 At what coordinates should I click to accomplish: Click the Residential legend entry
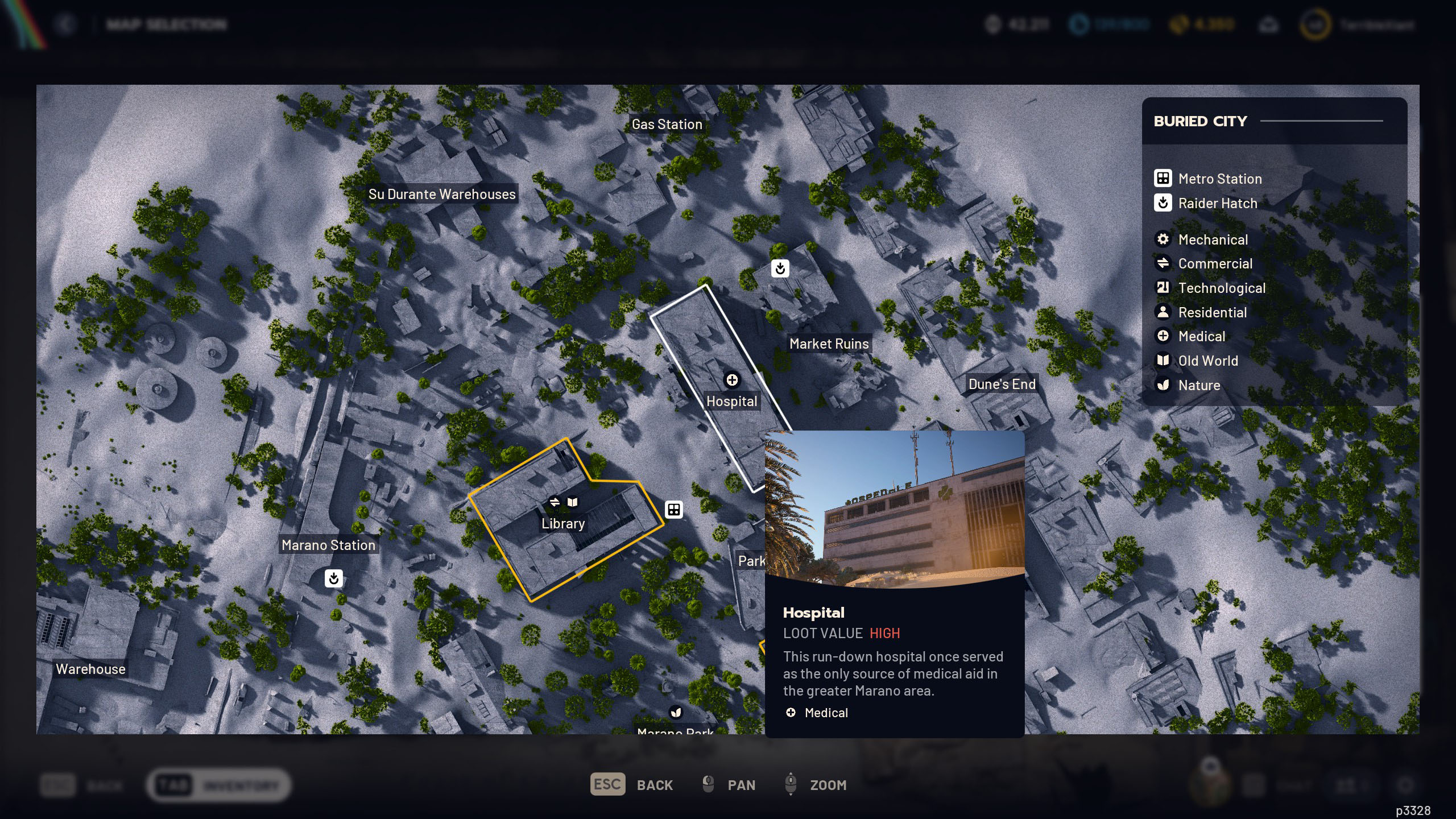(x=1212, y=312)
